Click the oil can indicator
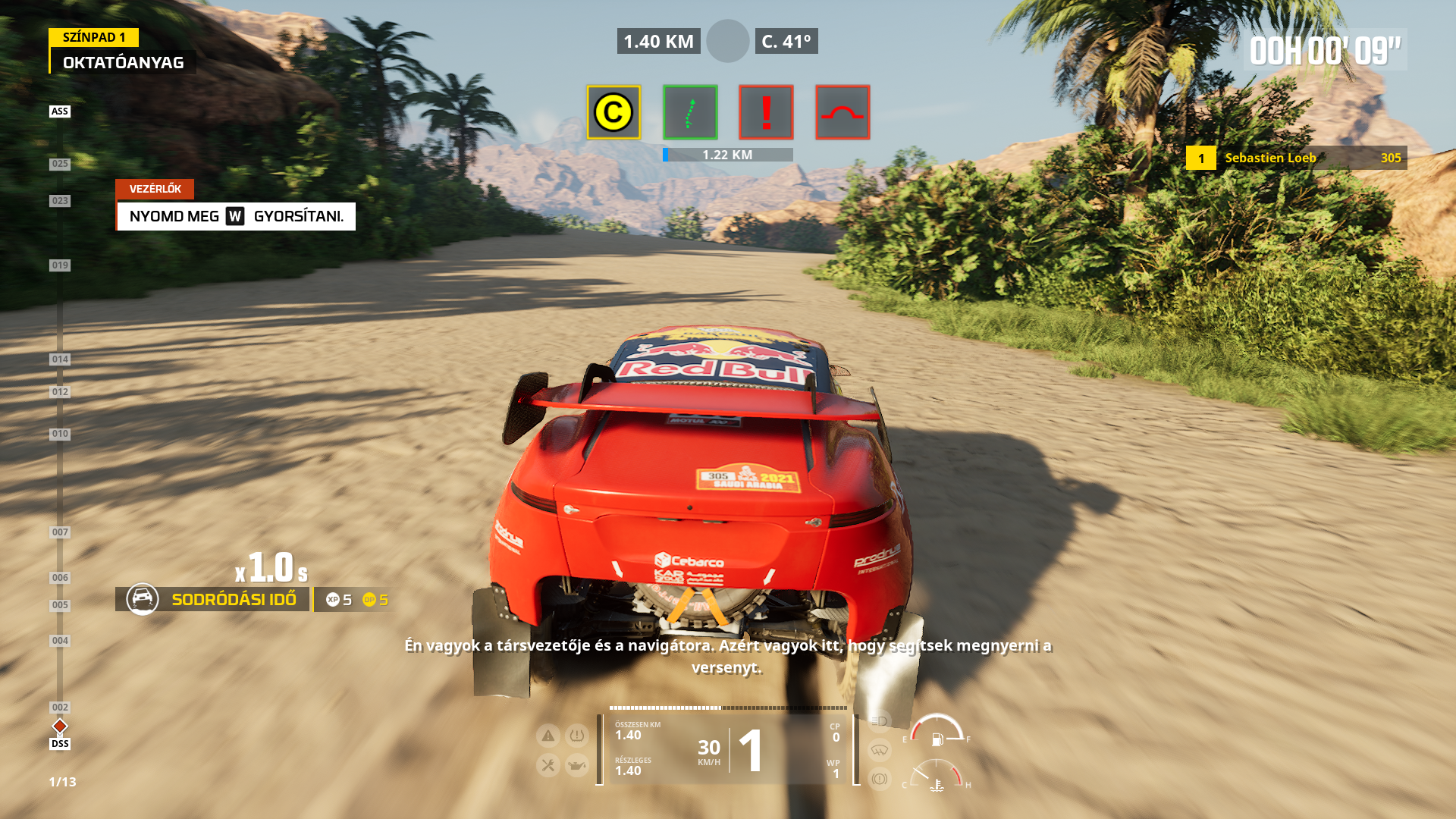The height and width of the screenshot is (819, 1456). 577,765
